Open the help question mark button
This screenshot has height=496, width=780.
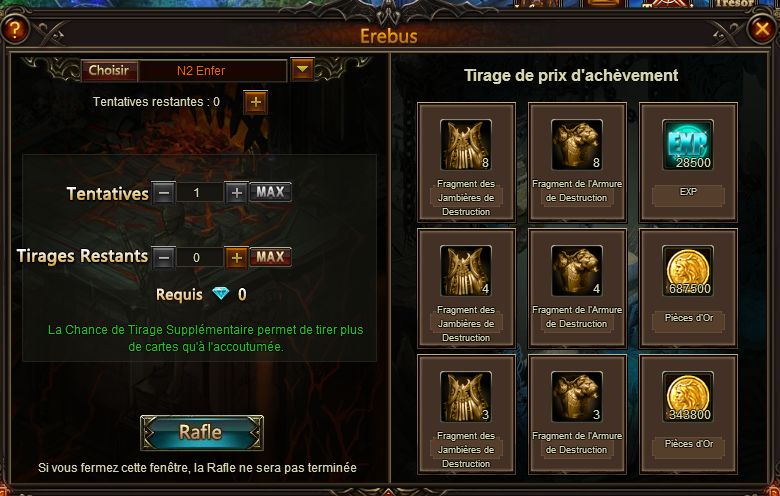[x=14, y=30]
